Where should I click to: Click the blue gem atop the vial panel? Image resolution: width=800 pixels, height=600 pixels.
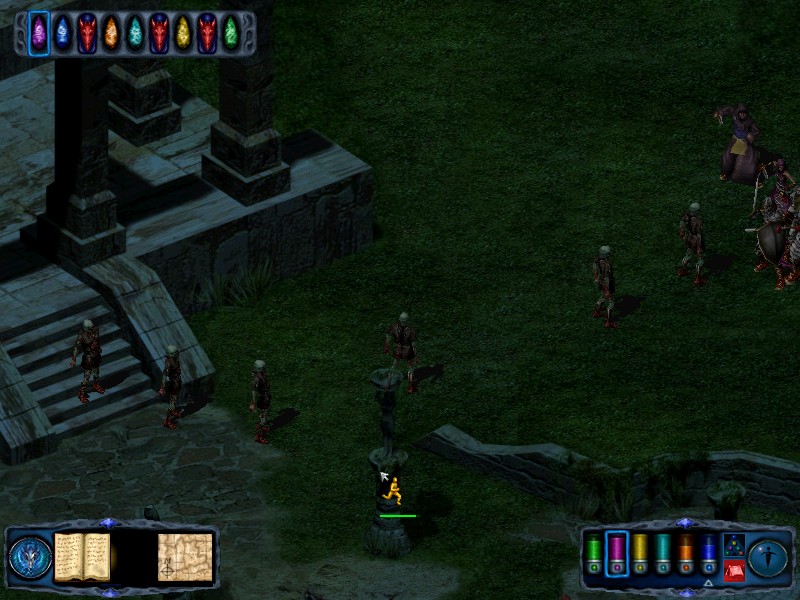click(x=684, y=522)
